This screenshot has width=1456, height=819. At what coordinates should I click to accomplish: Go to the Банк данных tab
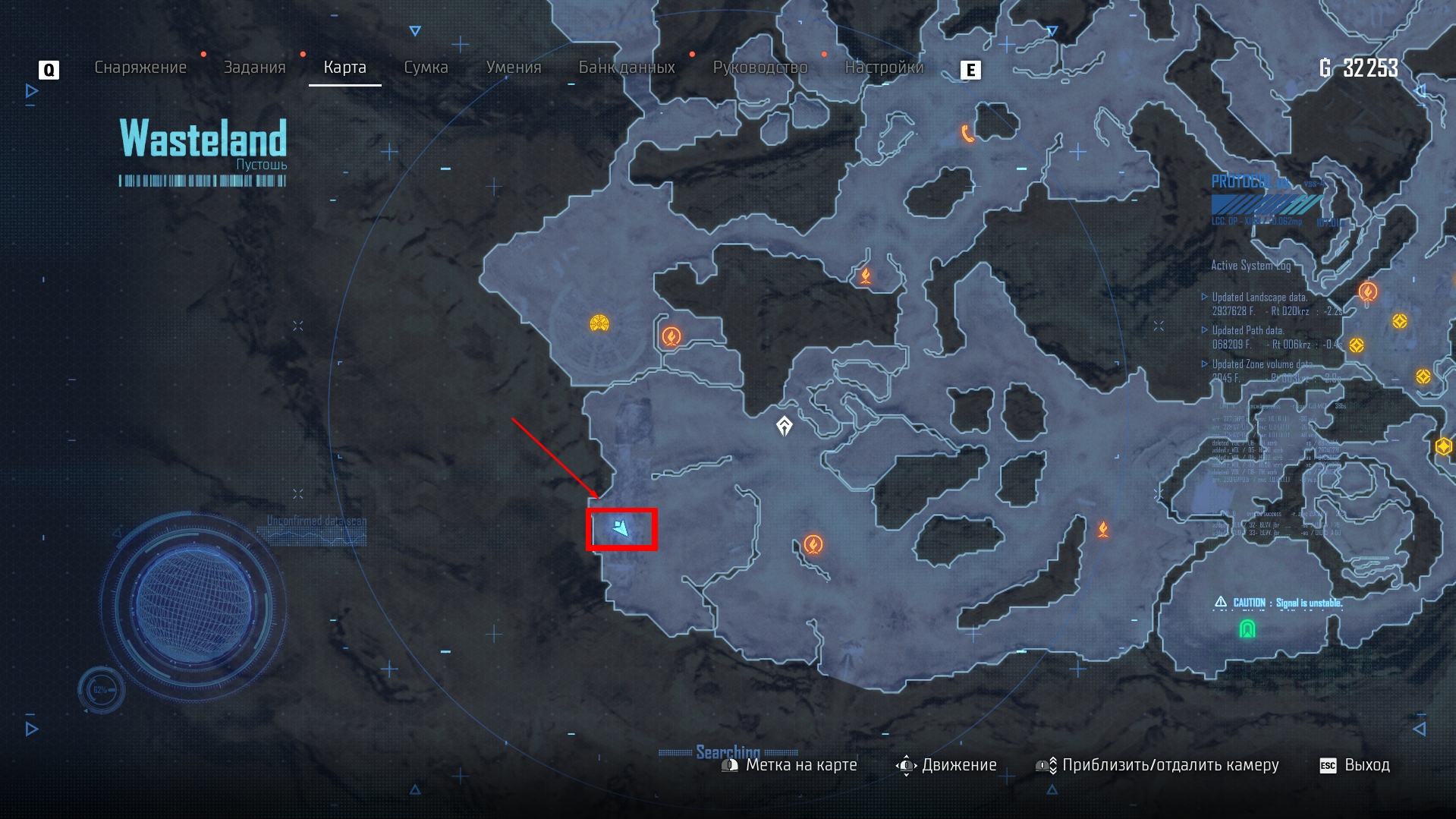(627, 68)
